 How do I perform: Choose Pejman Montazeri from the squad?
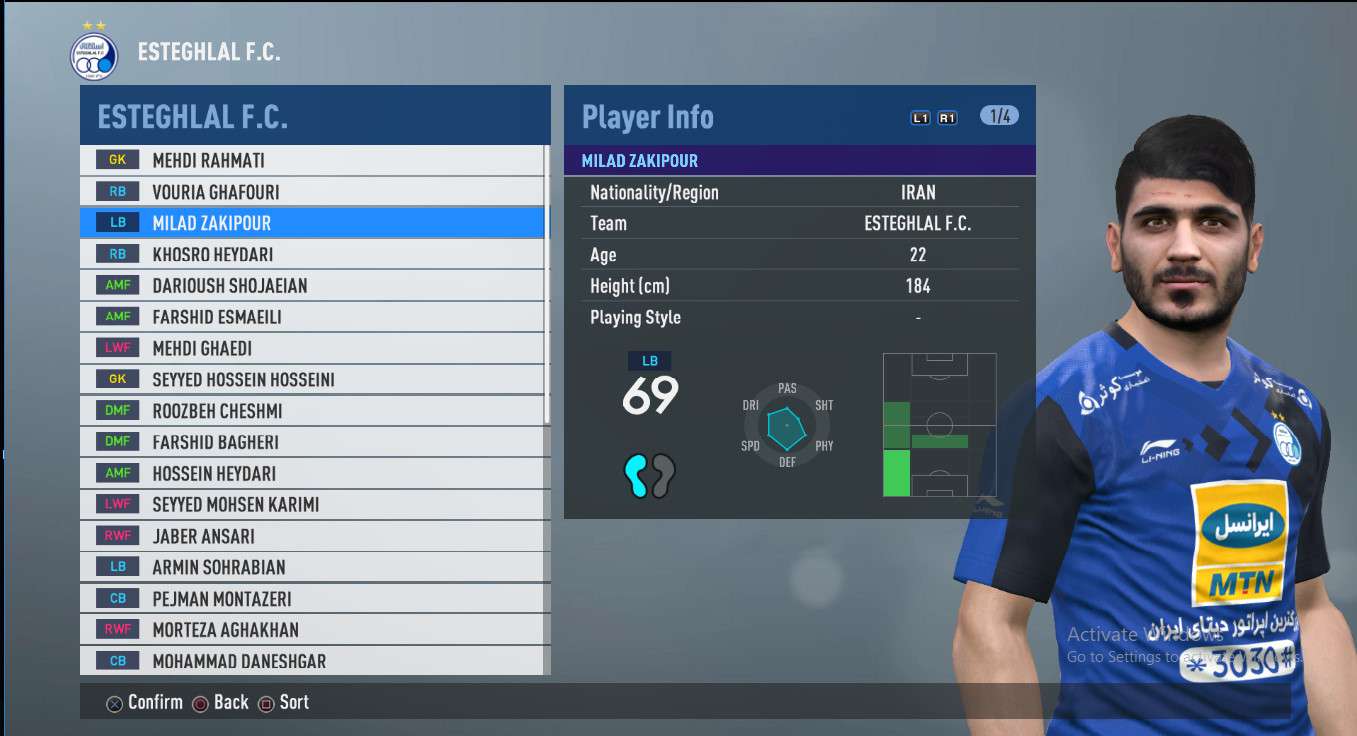[312, 599]
